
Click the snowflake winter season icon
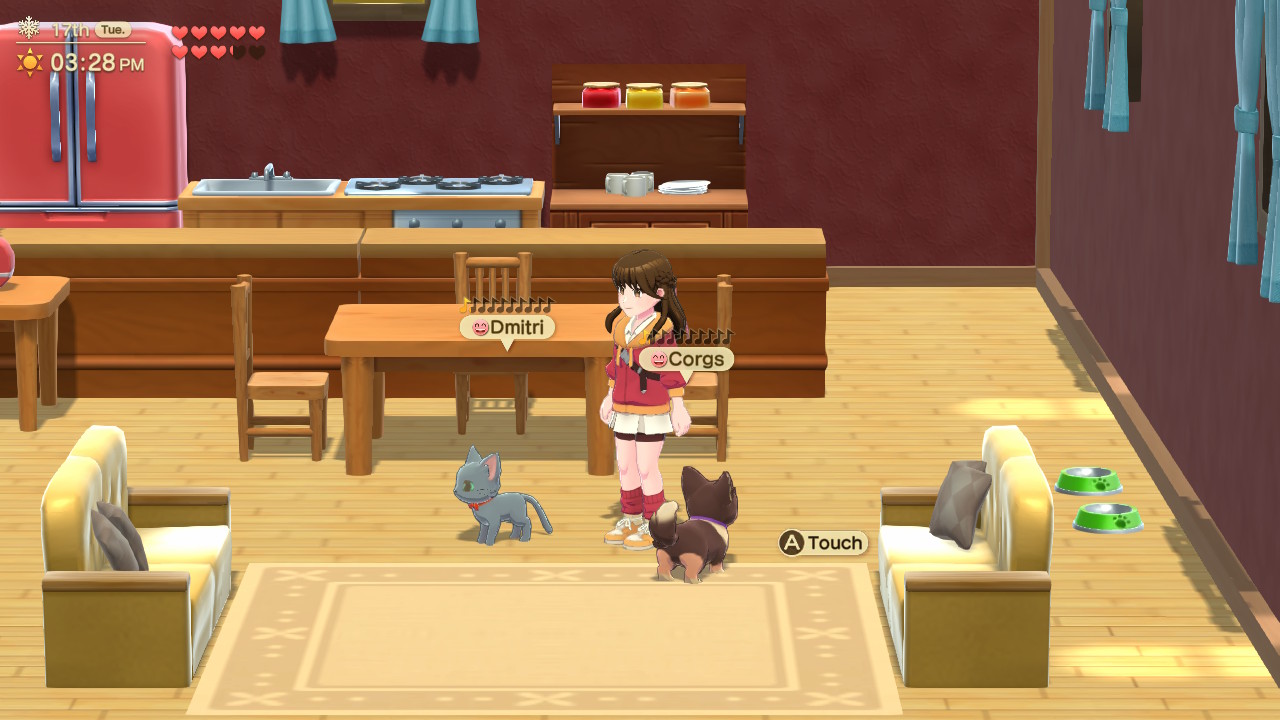[x=27, y=30]
